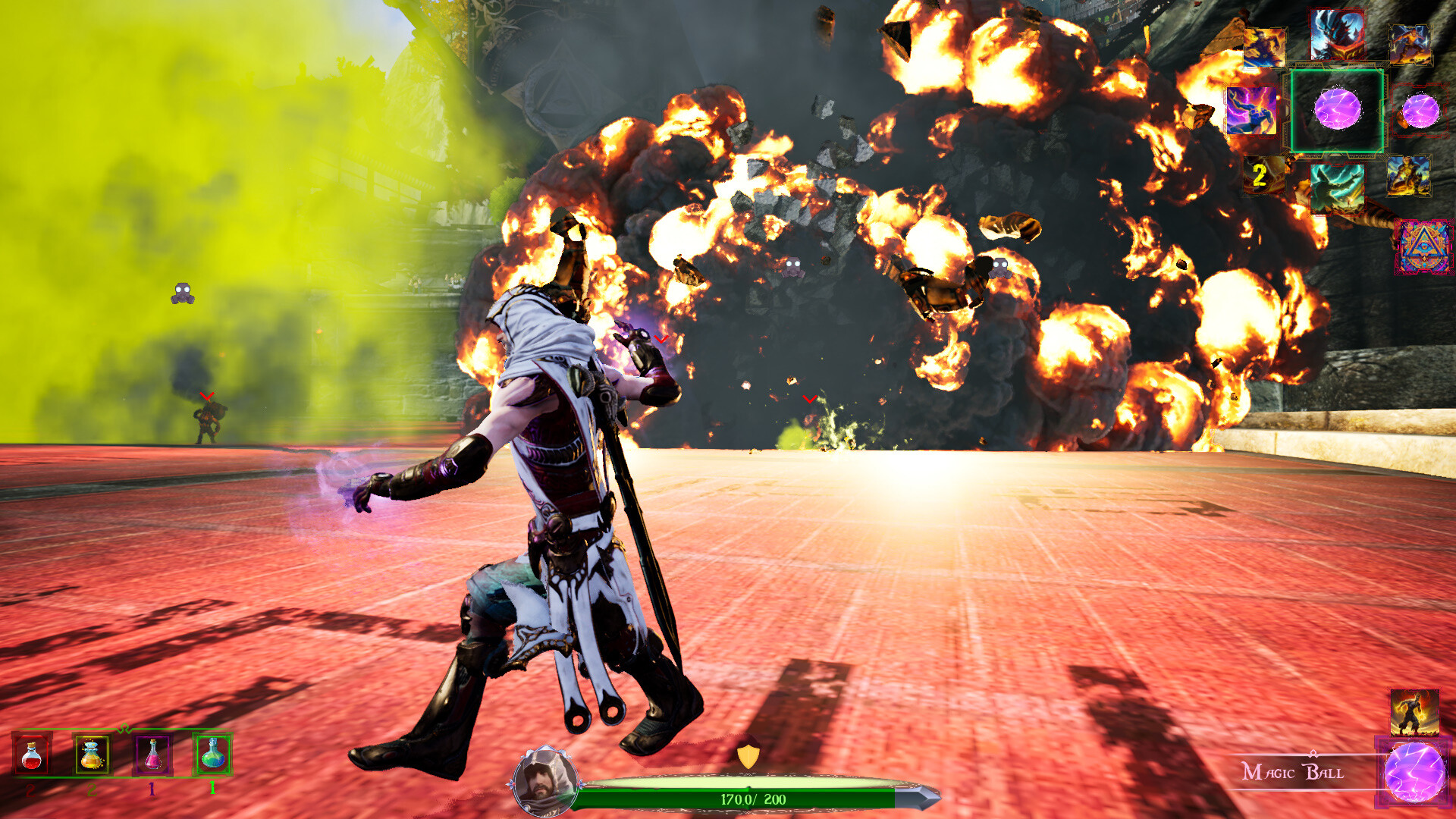Select the purple lightning strike ability icon

coord(1251,109)
